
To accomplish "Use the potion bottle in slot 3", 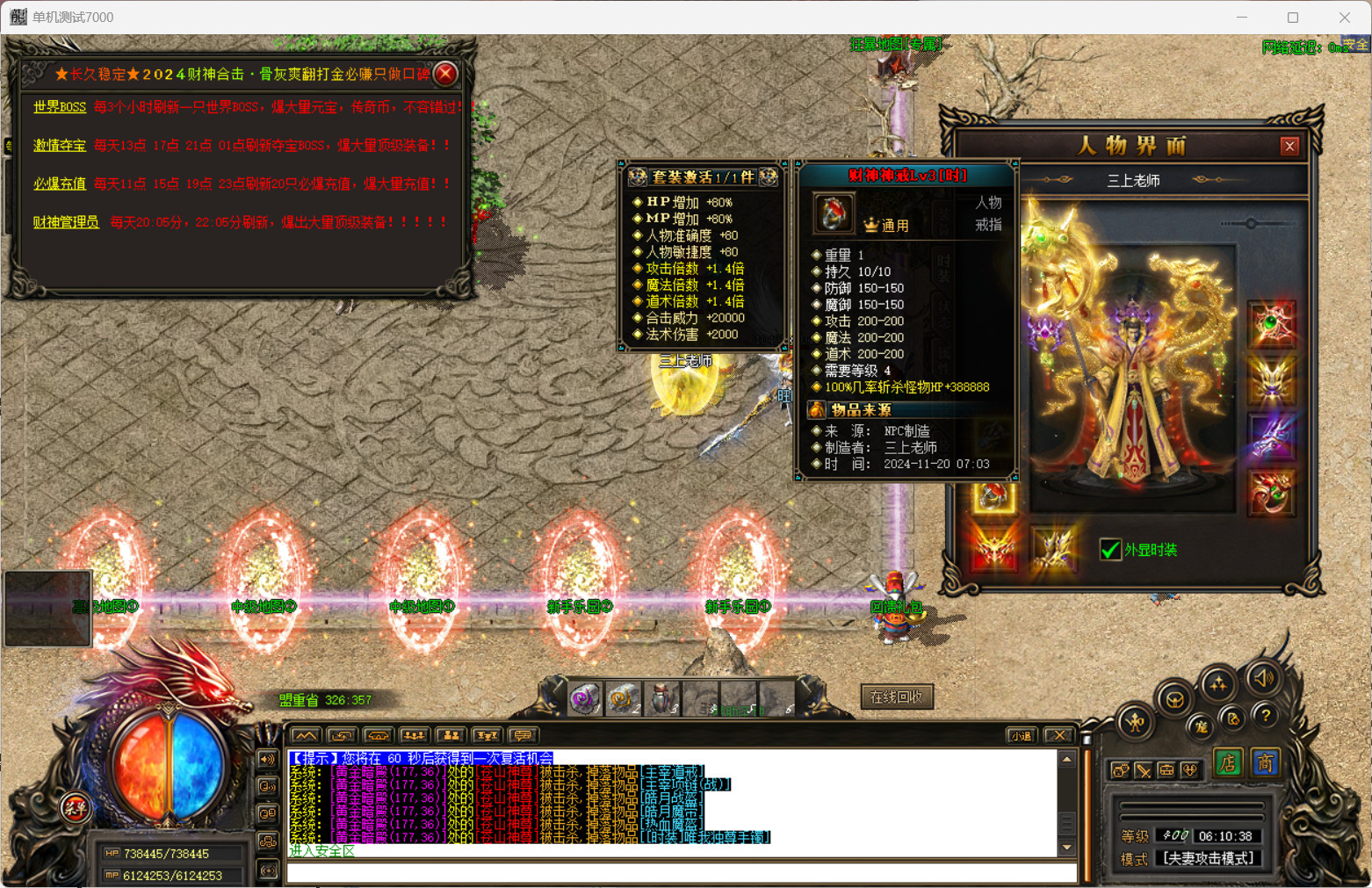I will pos(661,699).
